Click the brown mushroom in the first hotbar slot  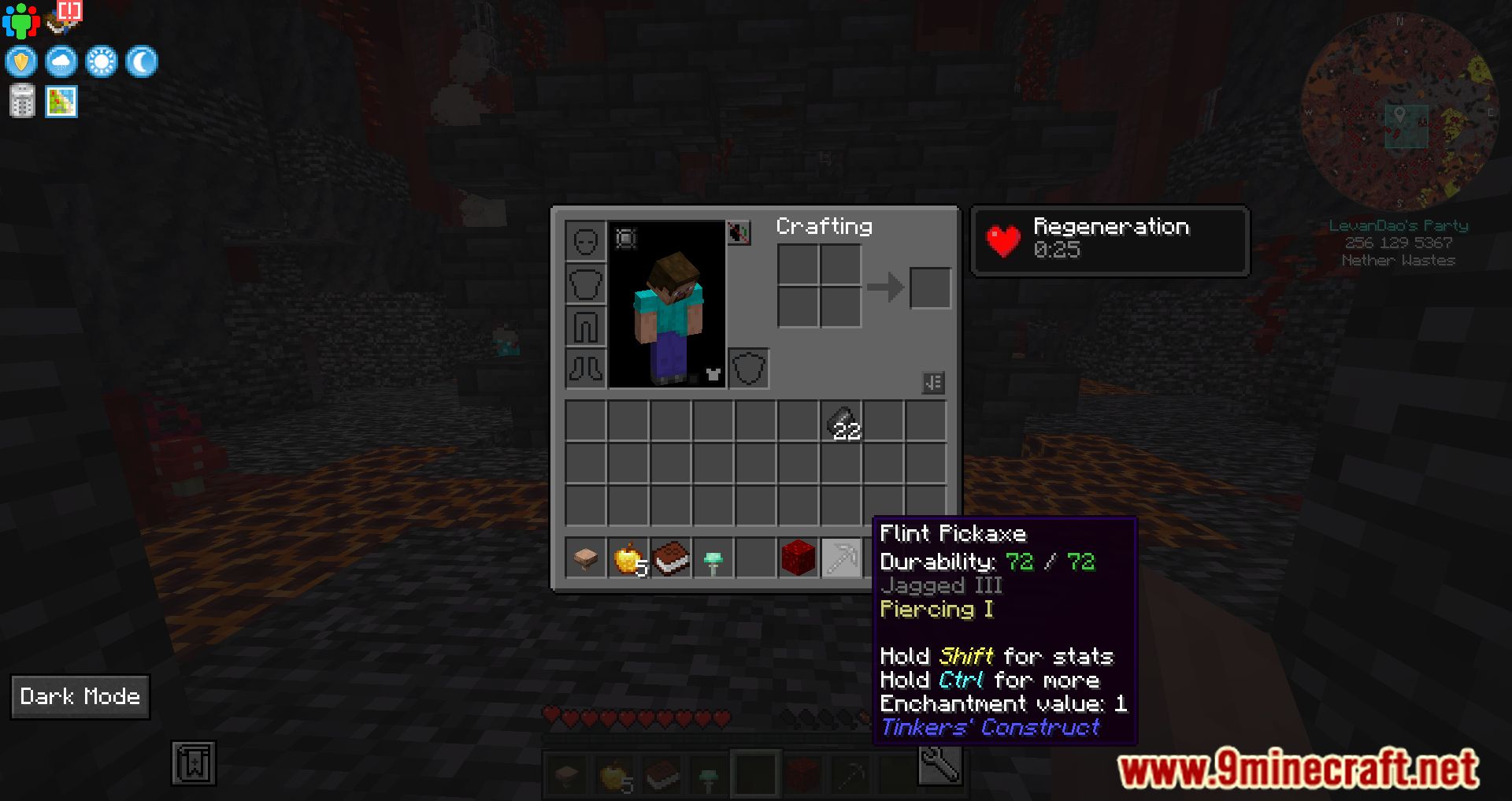point(585,559)
